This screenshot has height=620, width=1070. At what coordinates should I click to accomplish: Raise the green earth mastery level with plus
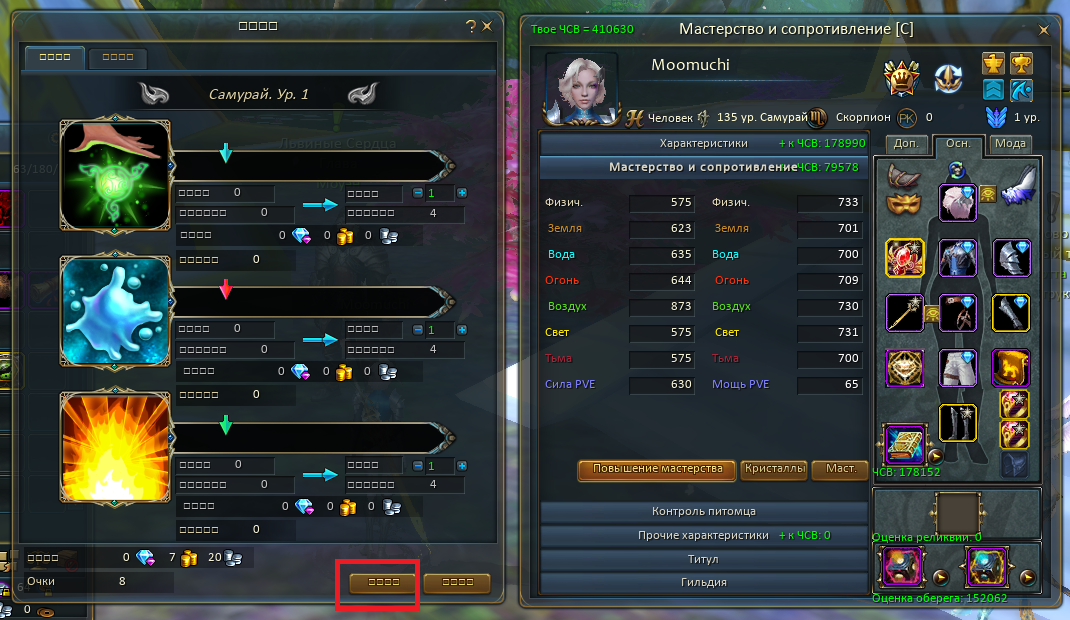tap(462, 193)
